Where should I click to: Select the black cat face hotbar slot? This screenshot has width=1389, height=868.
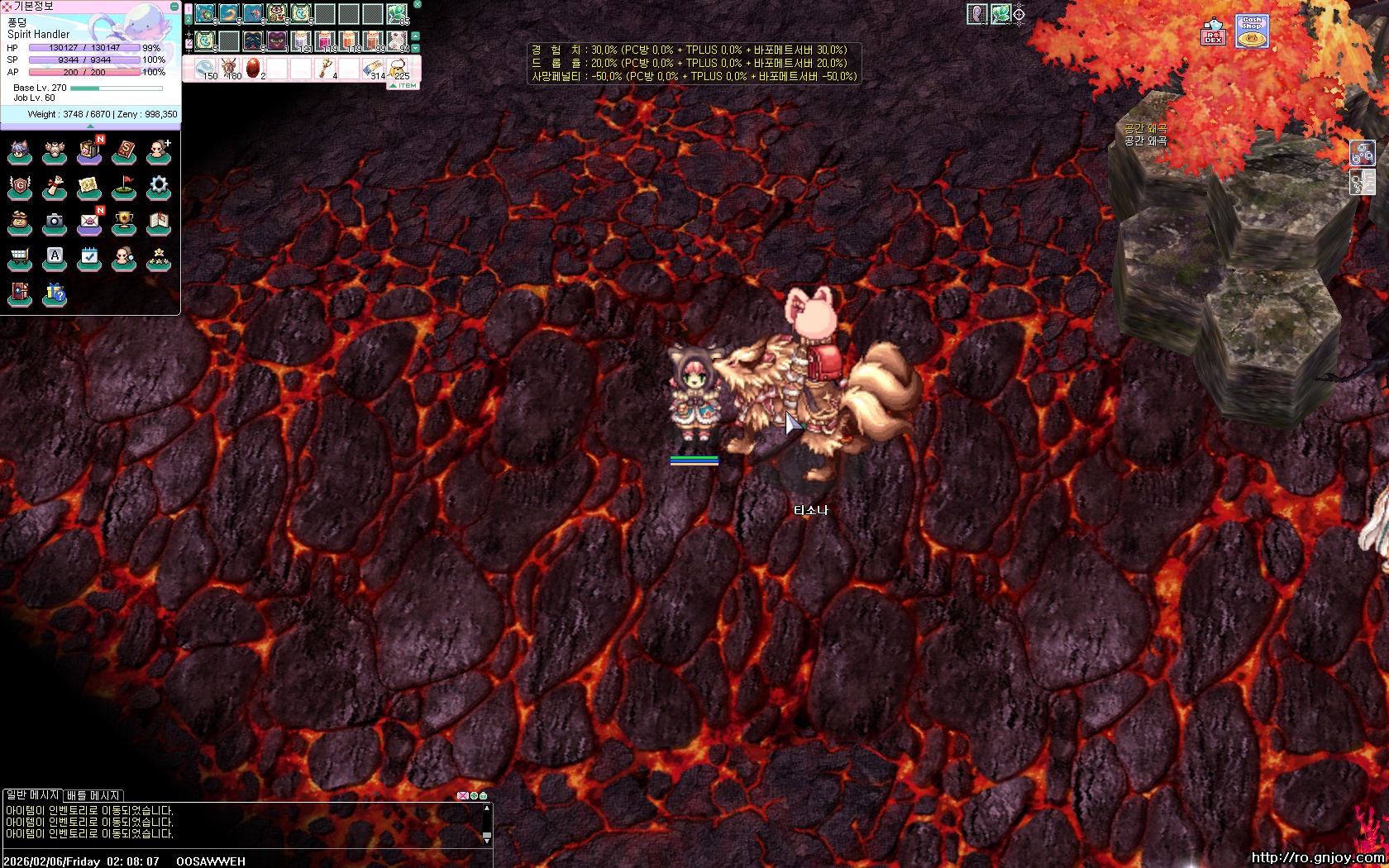tap(277, 41)
